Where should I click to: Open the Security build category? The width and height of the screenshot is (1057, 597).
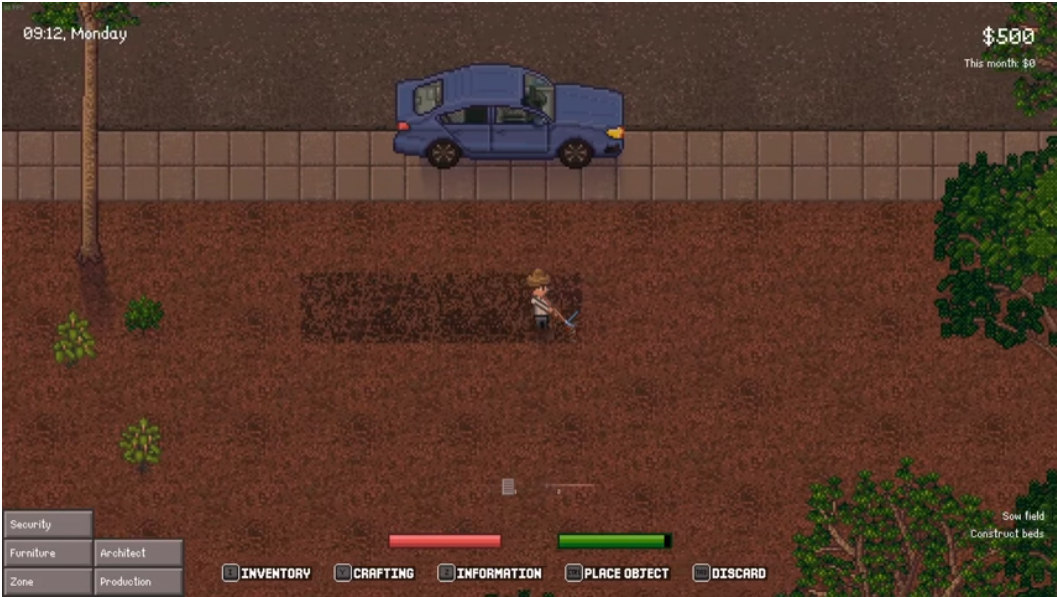coord(48,524)
